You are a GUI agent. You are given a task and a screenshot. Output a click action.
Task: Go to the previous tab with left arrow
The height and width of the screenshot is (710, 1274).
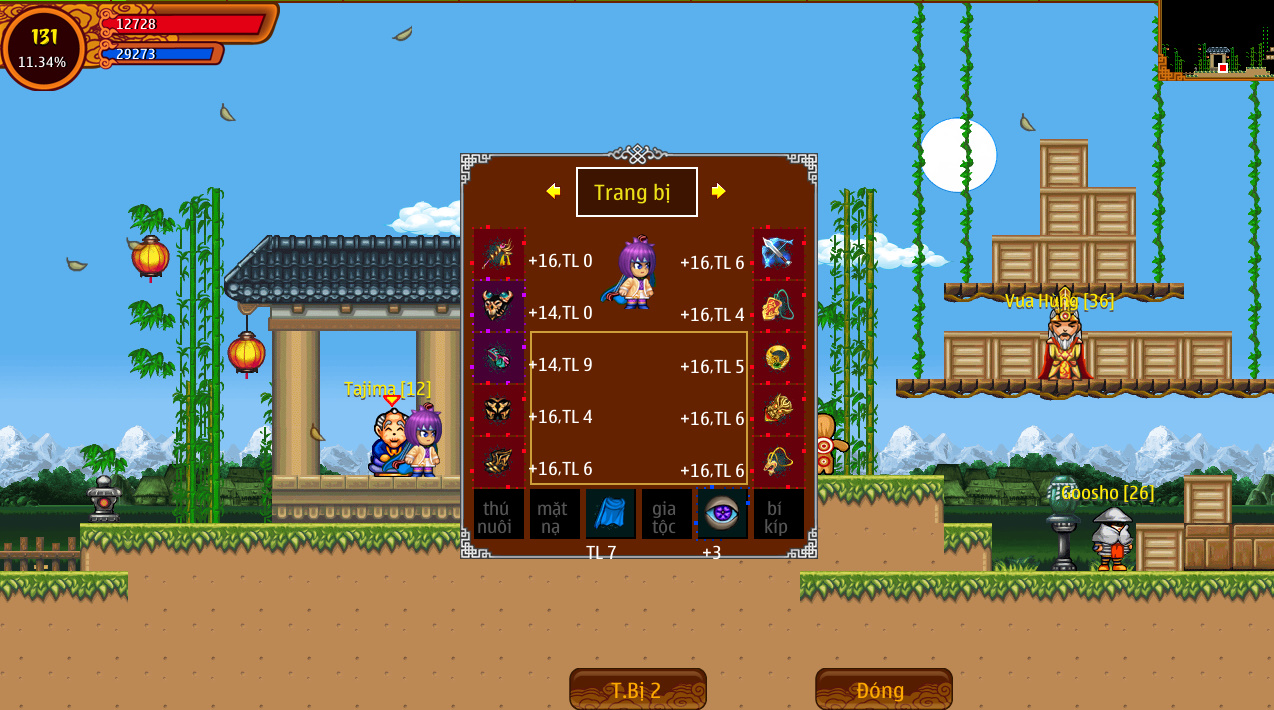click(x=553, y=191)
